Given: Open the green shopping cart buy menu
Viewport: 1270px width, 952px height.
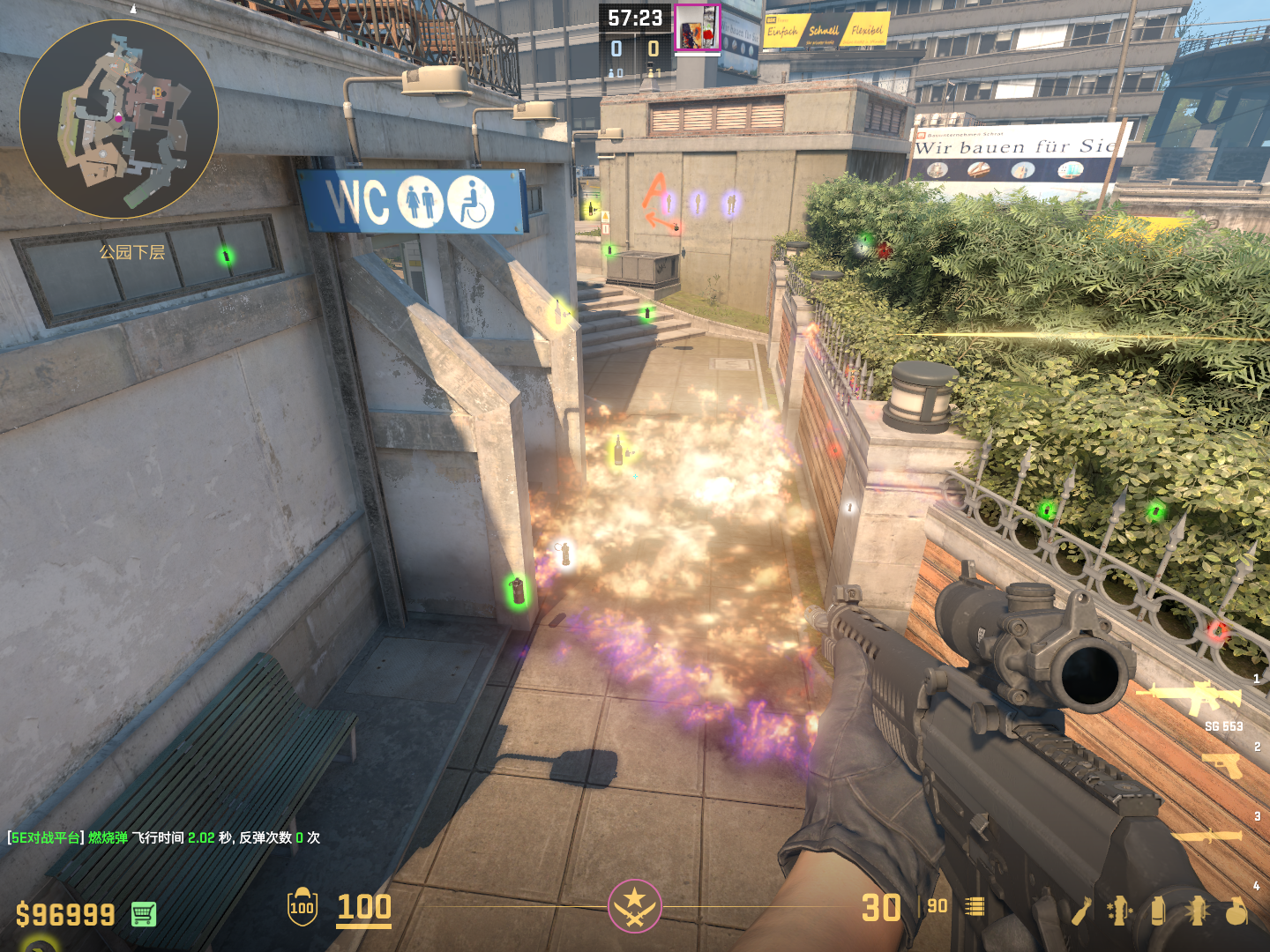Looking at the screenshot, I should pos(144,914).
